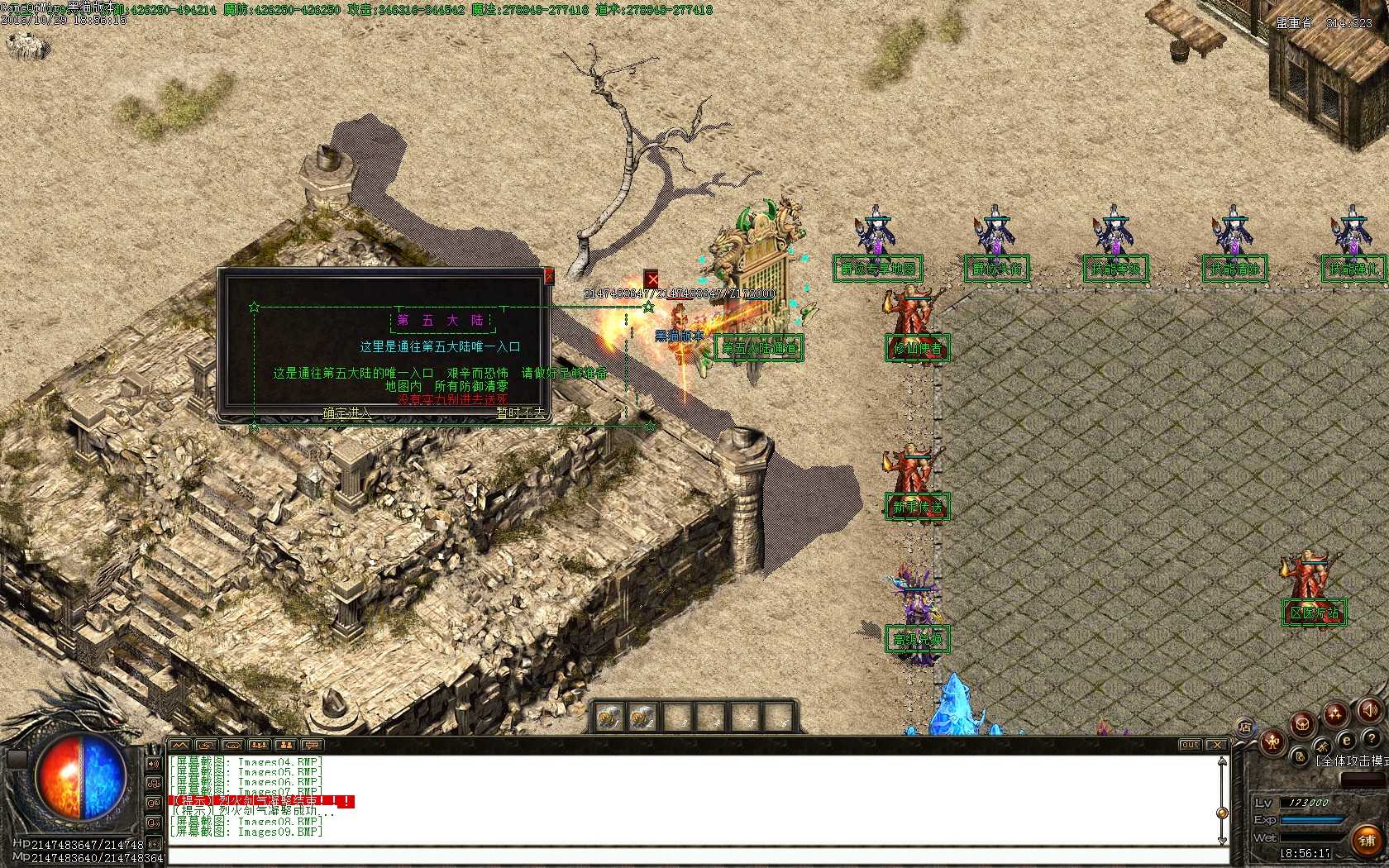Open the 'e' icon in the bottom-right cluster

click(1346, 741)
